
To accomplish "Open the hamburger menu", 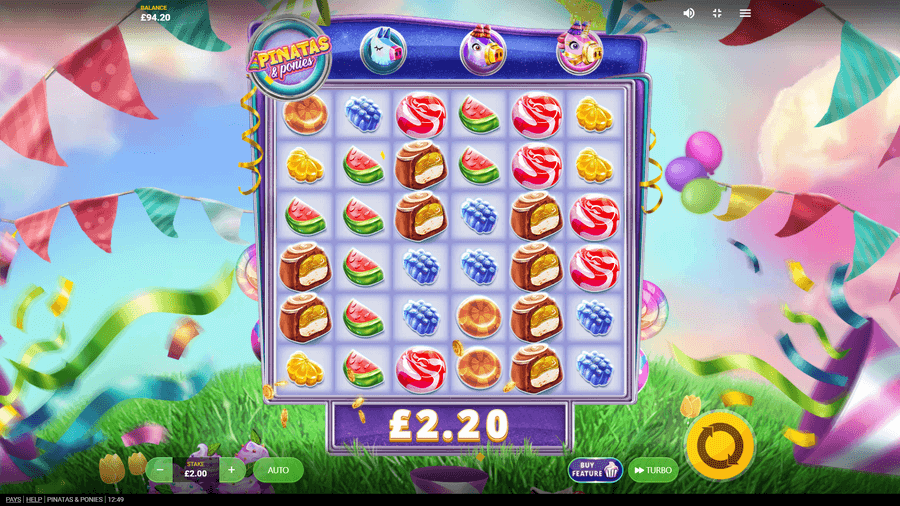I will [x=745, y=13].
